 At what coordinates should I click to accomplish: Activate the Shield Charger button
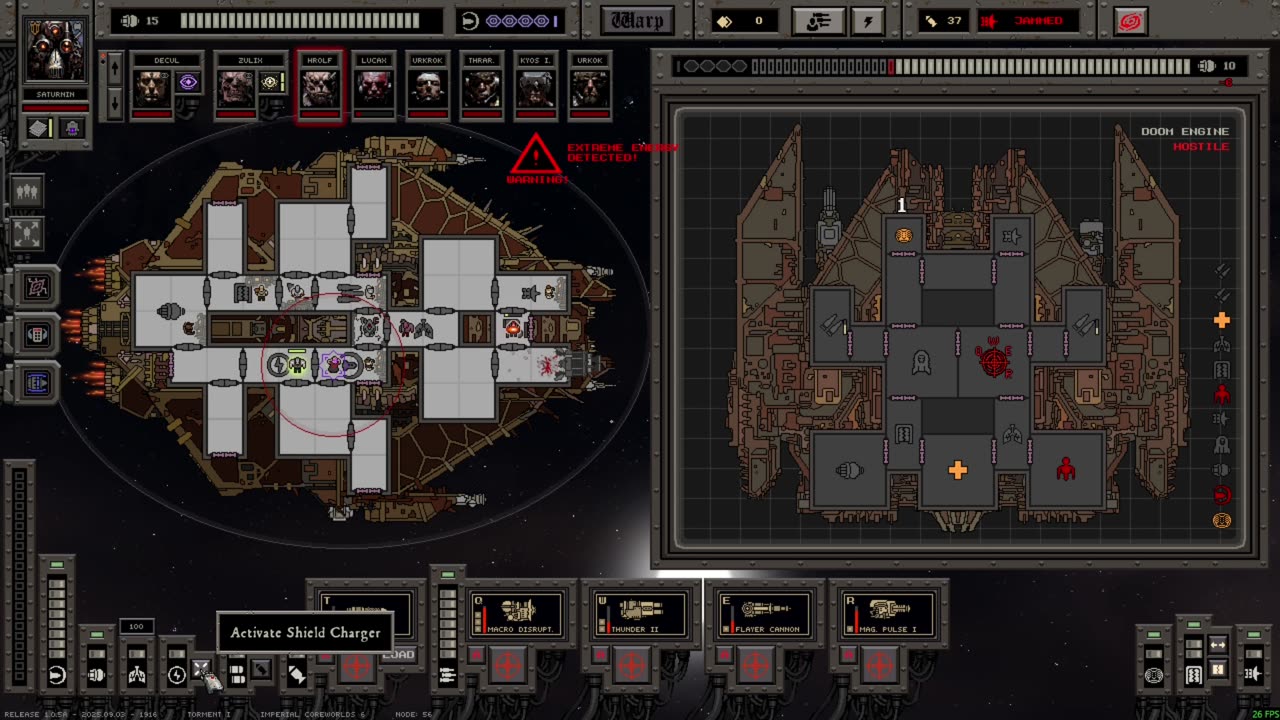point(201,670)
